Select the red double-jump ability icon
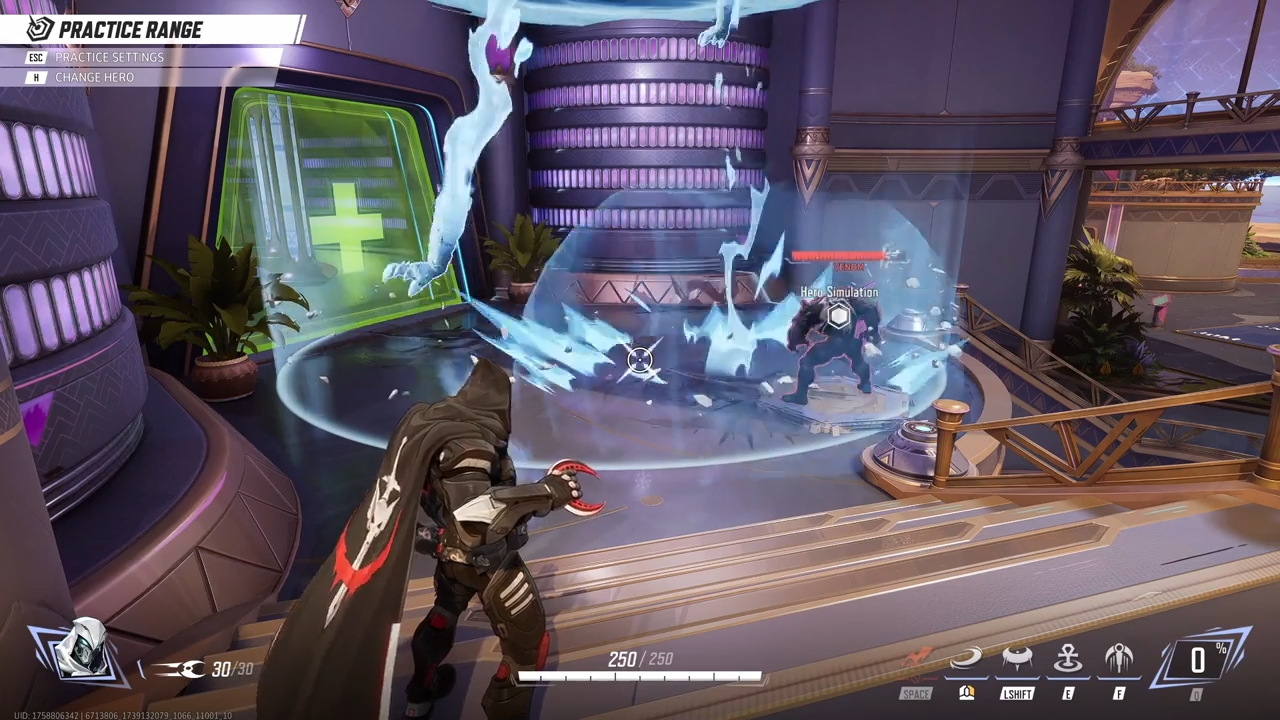Viewport: 1280px width, 720px height. click(916, 660)
